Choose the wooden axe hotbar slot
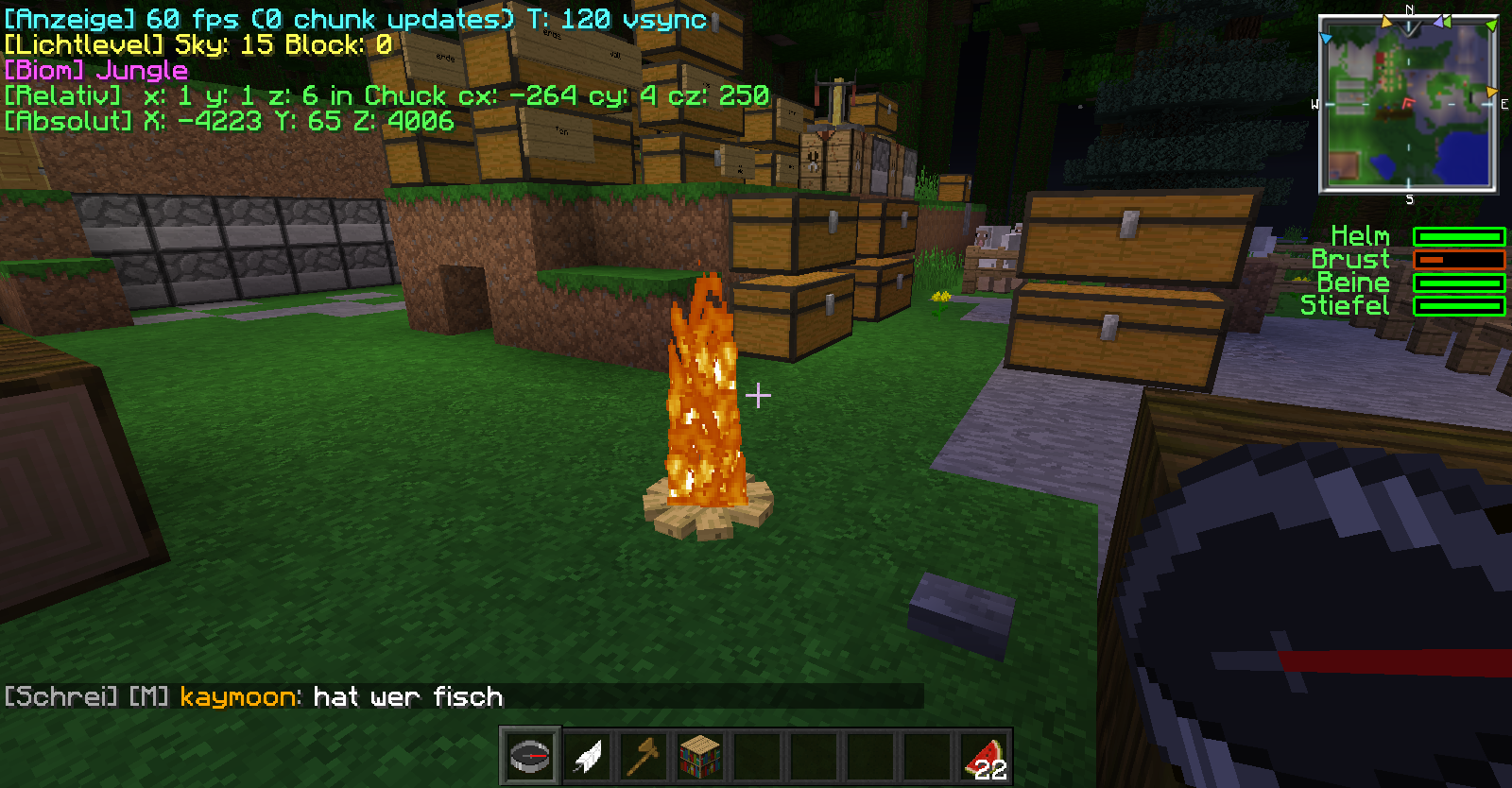This screenshot has height=788, width=1512. click(644, 756)
